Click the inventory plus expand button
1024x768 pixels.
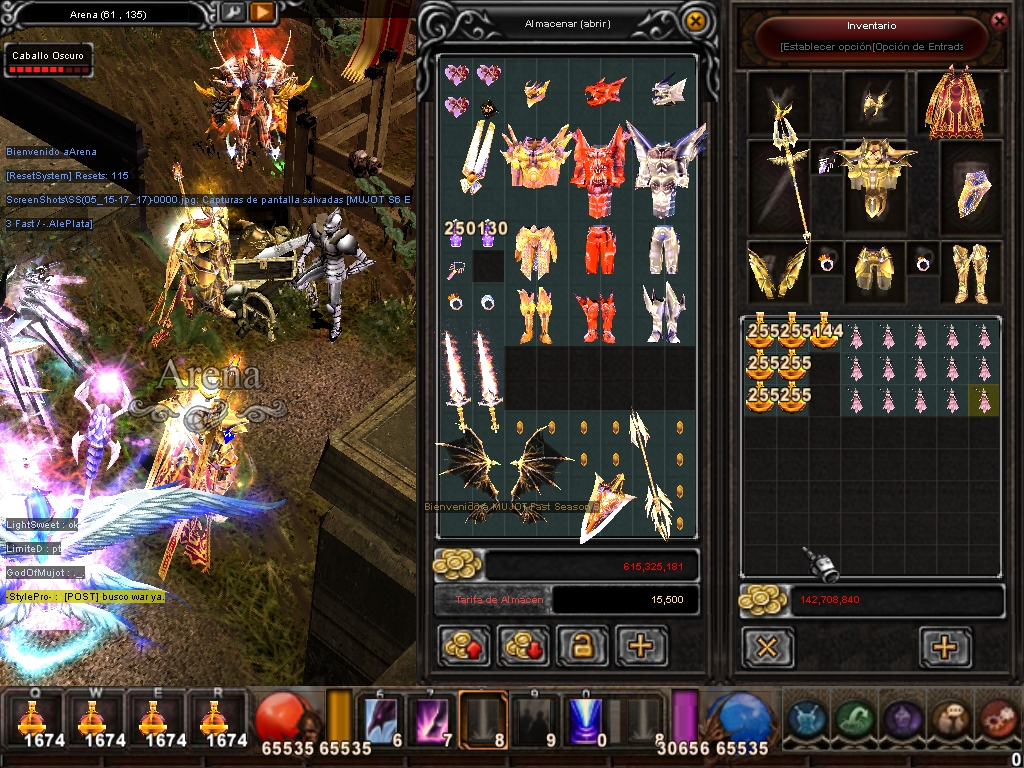click(945, 647)
